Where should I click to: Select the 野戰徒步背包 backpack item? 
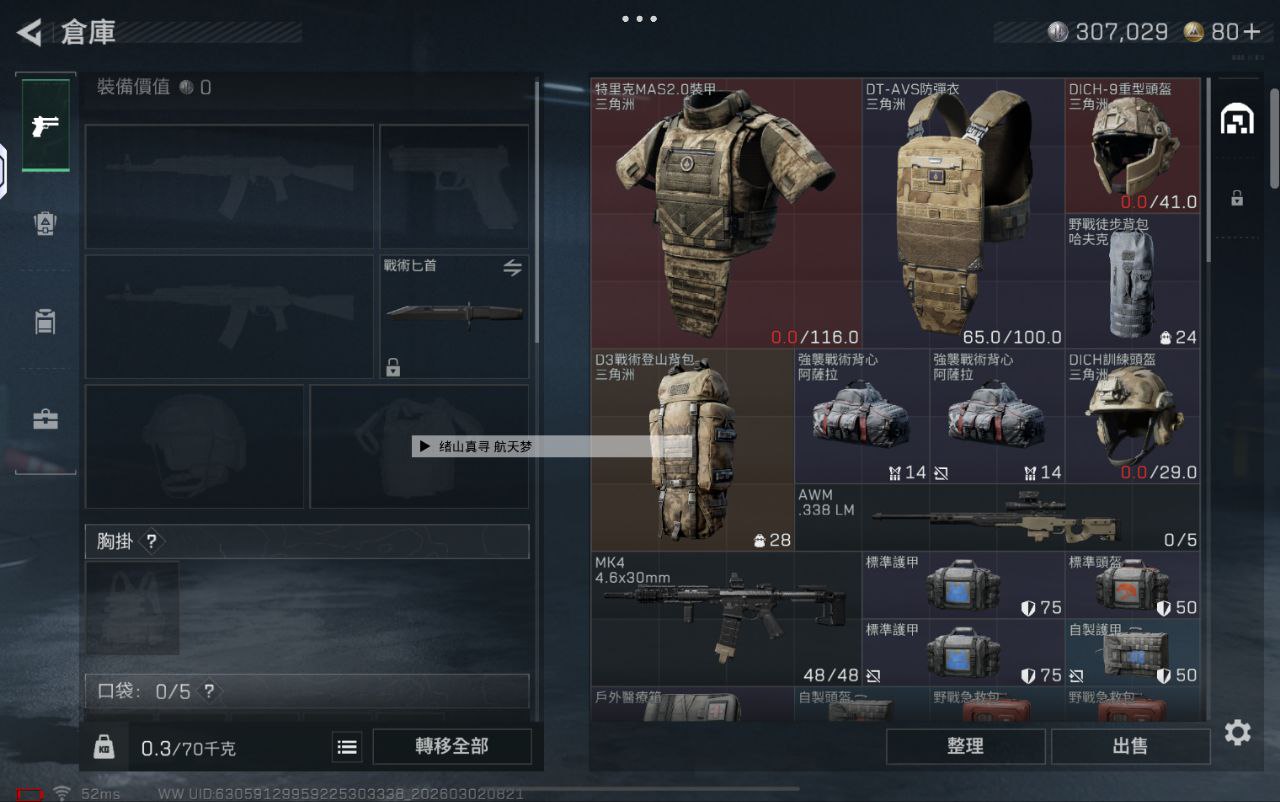1132,281
